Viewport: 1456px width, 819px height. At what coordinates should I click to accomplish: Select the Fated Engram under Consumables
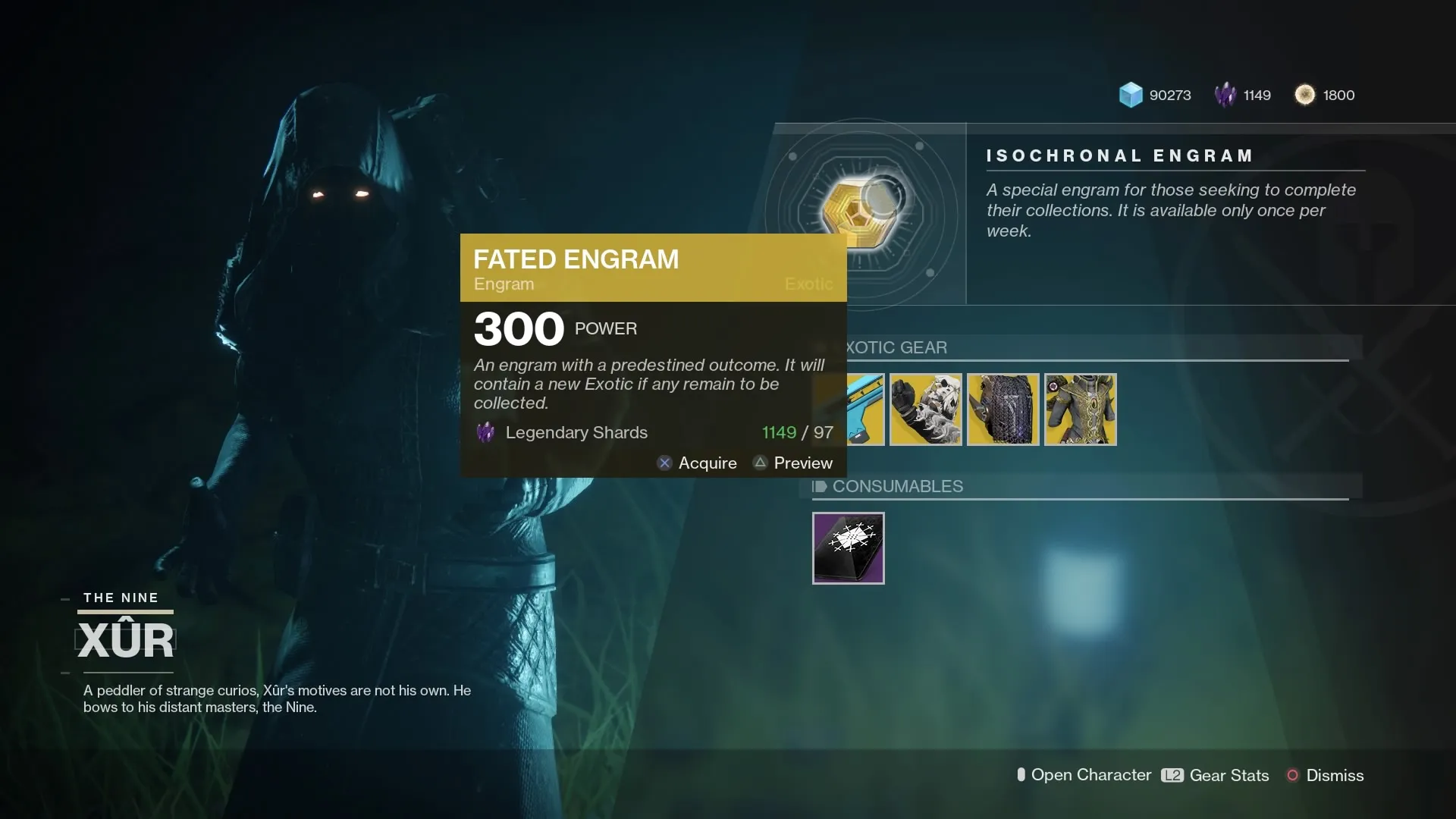[848, 548]
